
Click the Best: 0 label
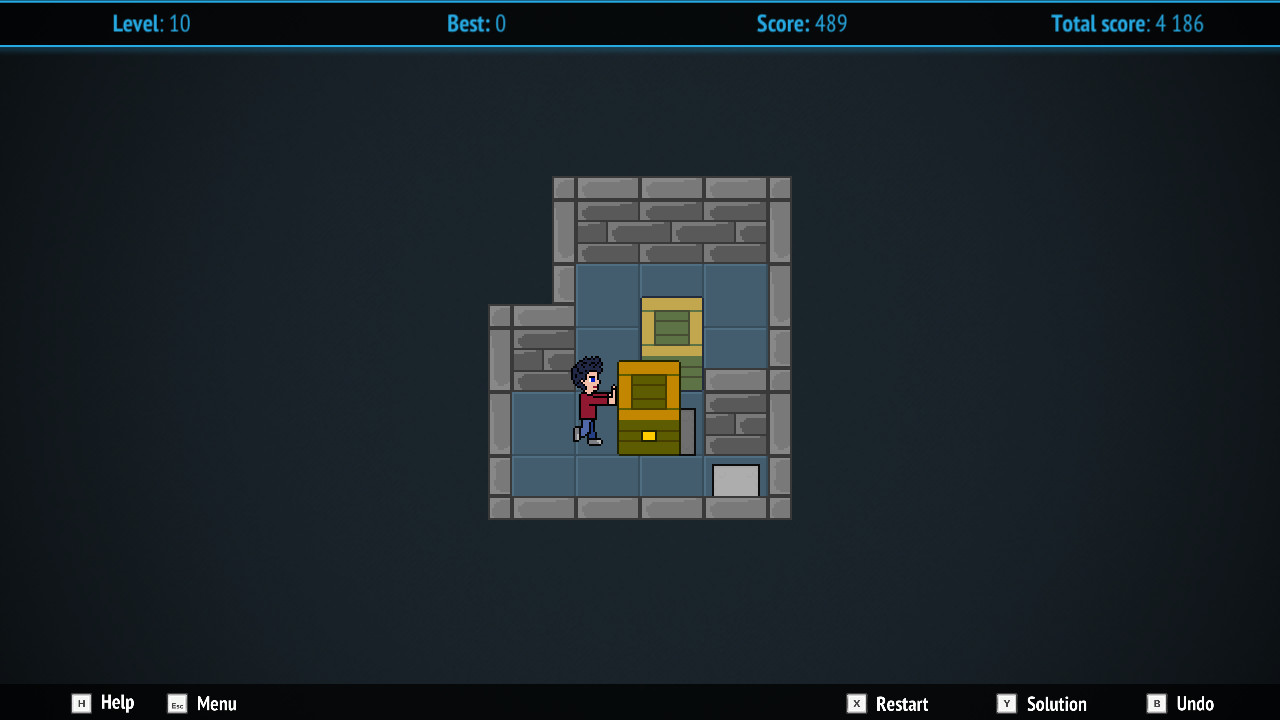(x=476, y=24)
